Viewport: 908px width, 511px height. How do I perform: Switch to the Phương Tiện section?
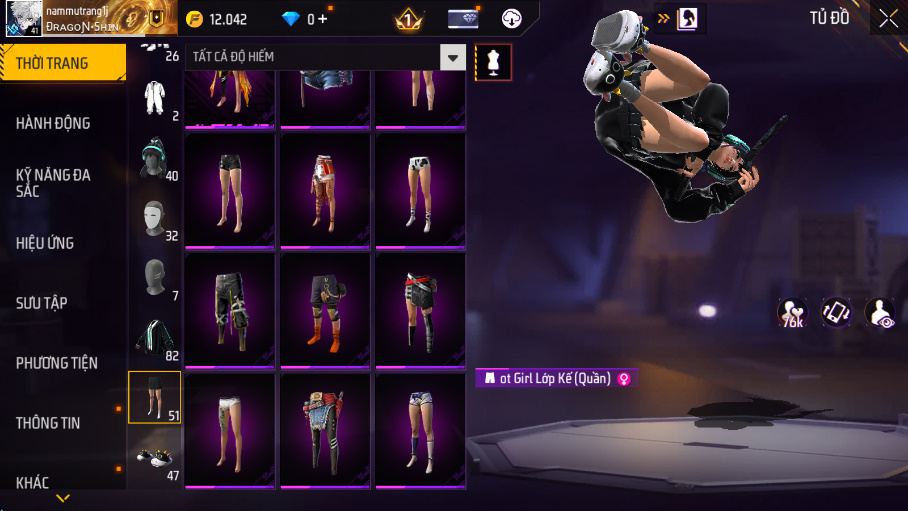click(57, 363)
